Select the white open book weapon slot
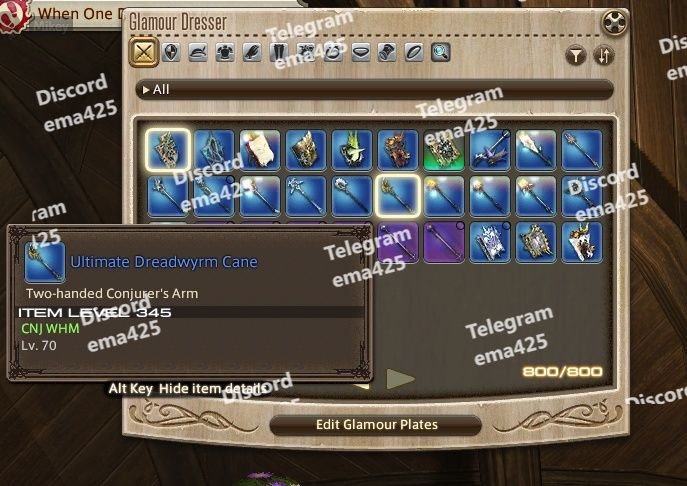Screen dimensions: 687x486 pos(260,150)
